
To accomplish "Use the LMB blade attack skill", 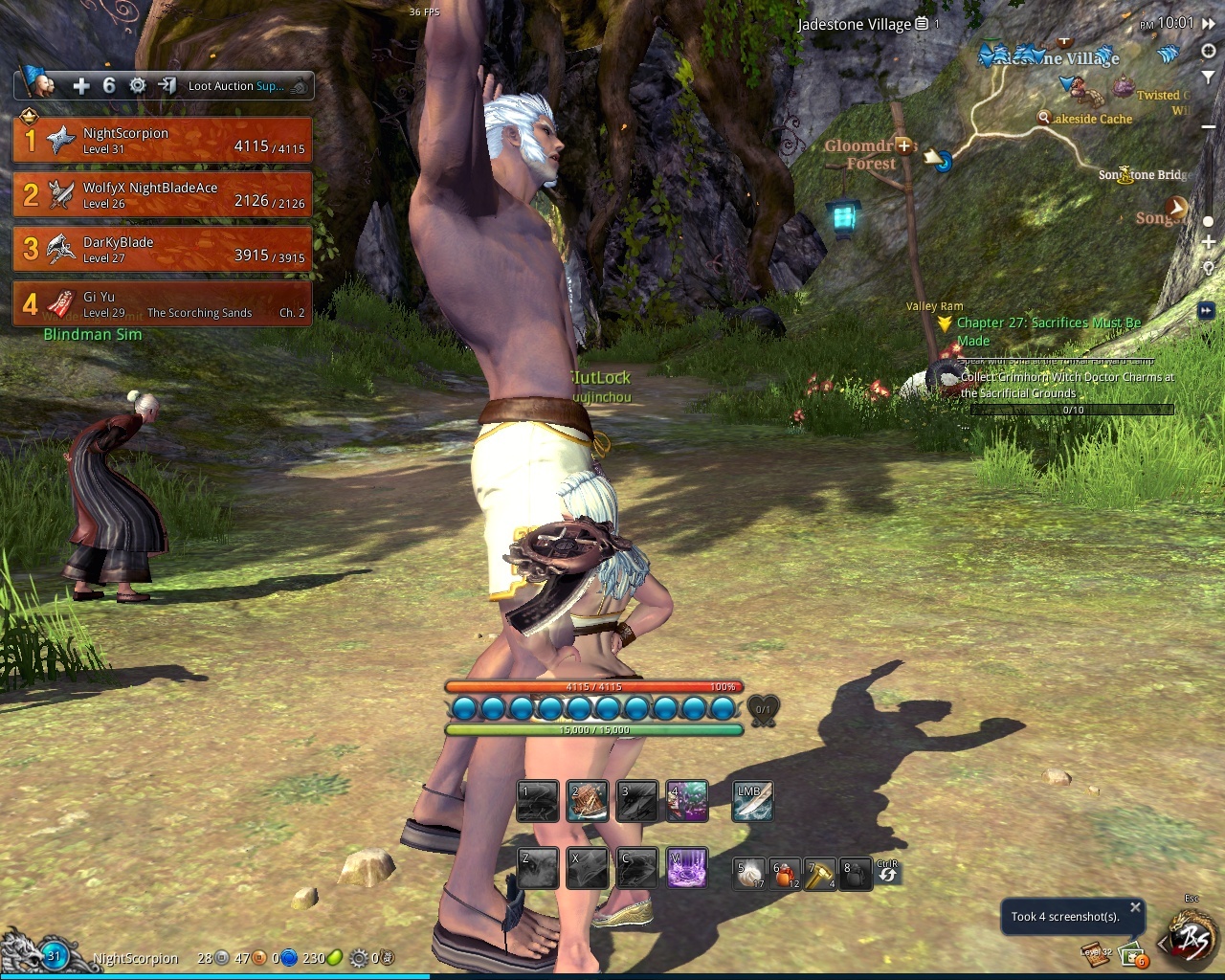I will click(752, 802).
